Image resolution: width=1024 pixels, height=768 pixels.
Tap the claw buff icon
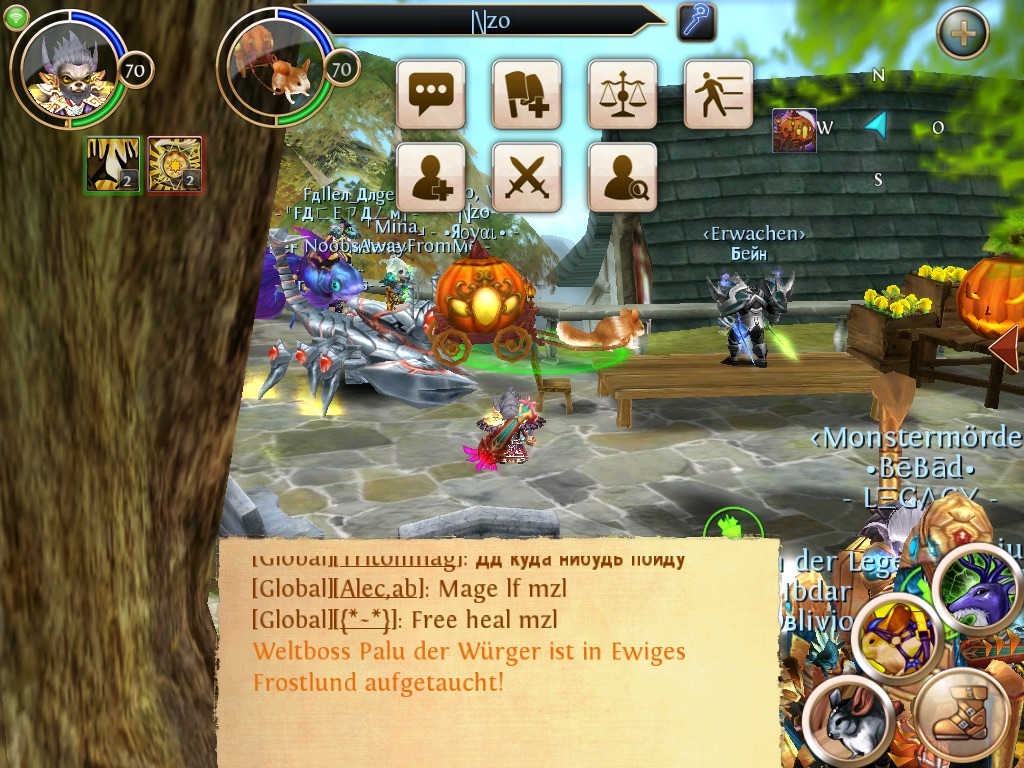(x=112, y=164)
